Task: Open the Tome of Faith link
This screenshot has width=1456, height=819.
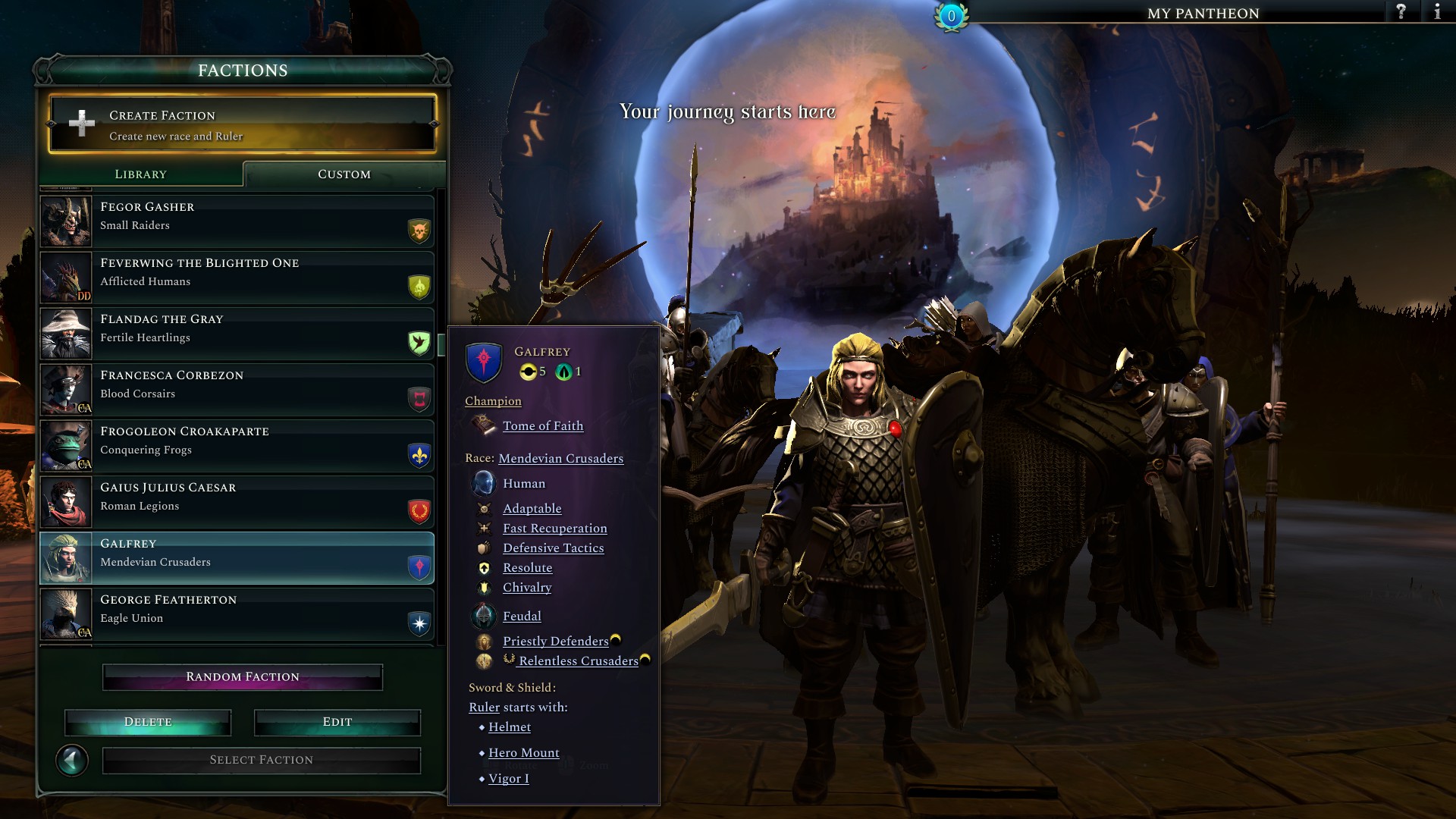Action: (x=543, y=426)
